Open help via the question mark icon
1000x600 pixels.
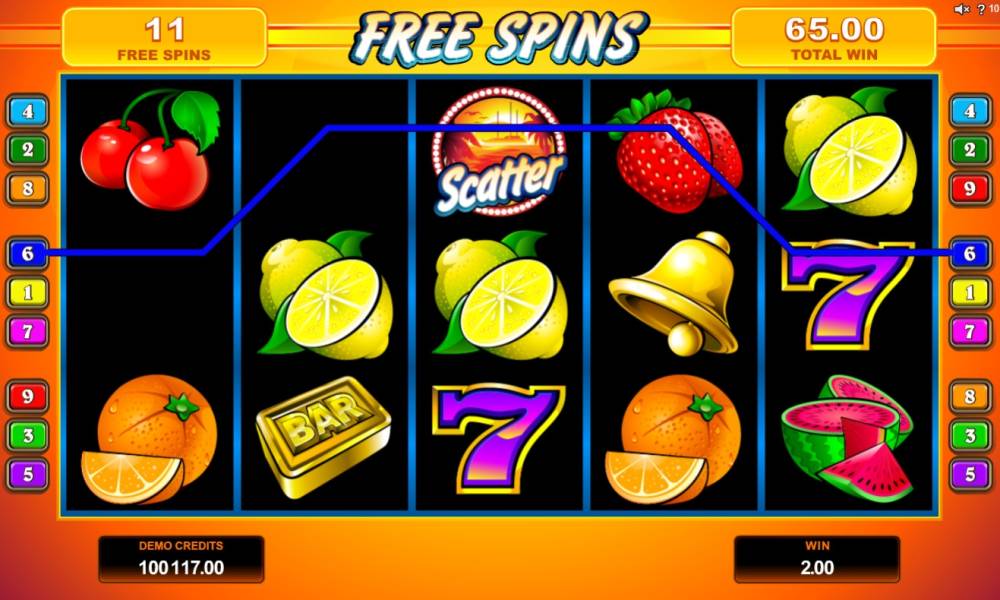tap(979, 9)
